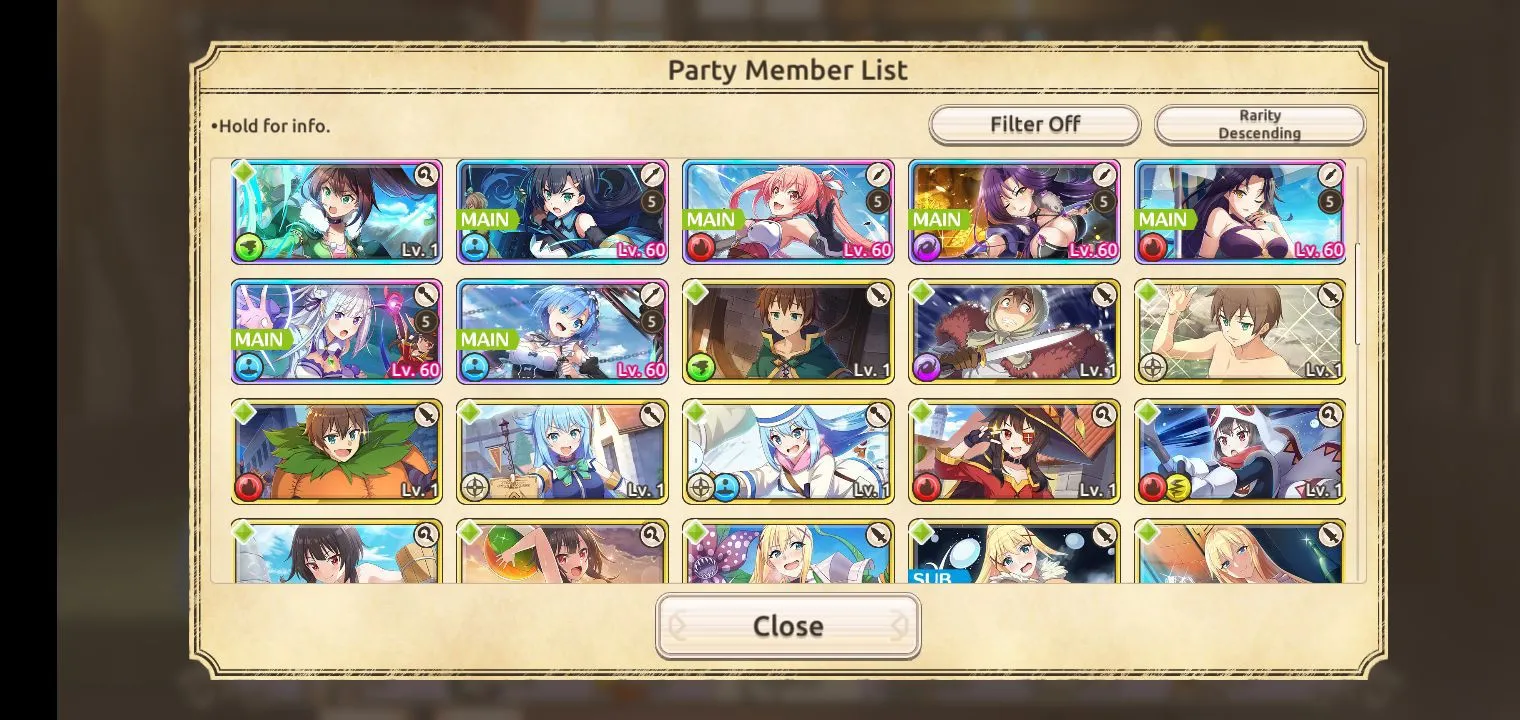Pick the boy in the fur-hooded coat with sword
This screenshot has width=1520, height=720.
coord(1014,331)
